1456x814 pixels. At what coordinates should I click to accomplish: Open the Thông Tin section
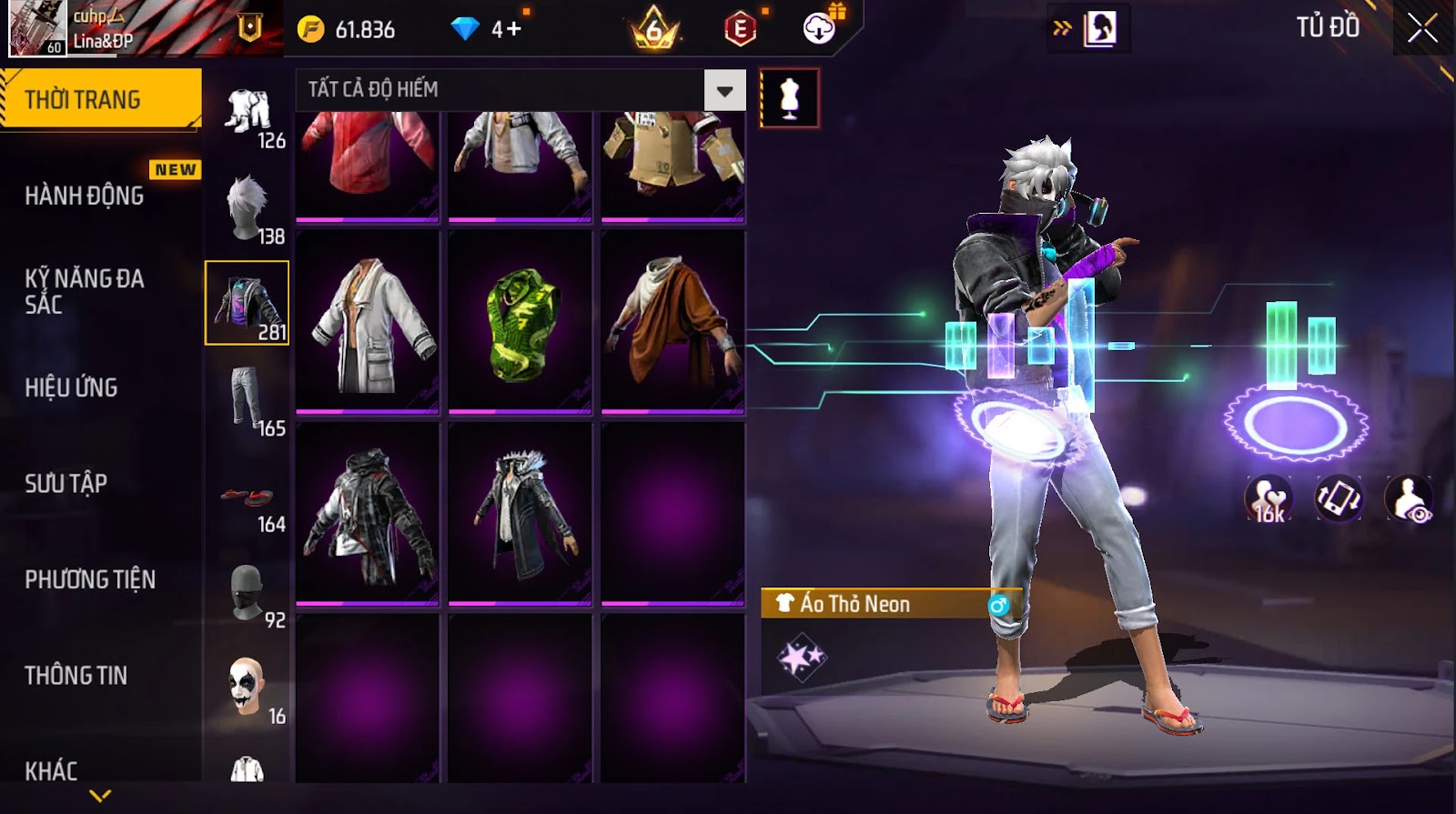tap(76, 675)
